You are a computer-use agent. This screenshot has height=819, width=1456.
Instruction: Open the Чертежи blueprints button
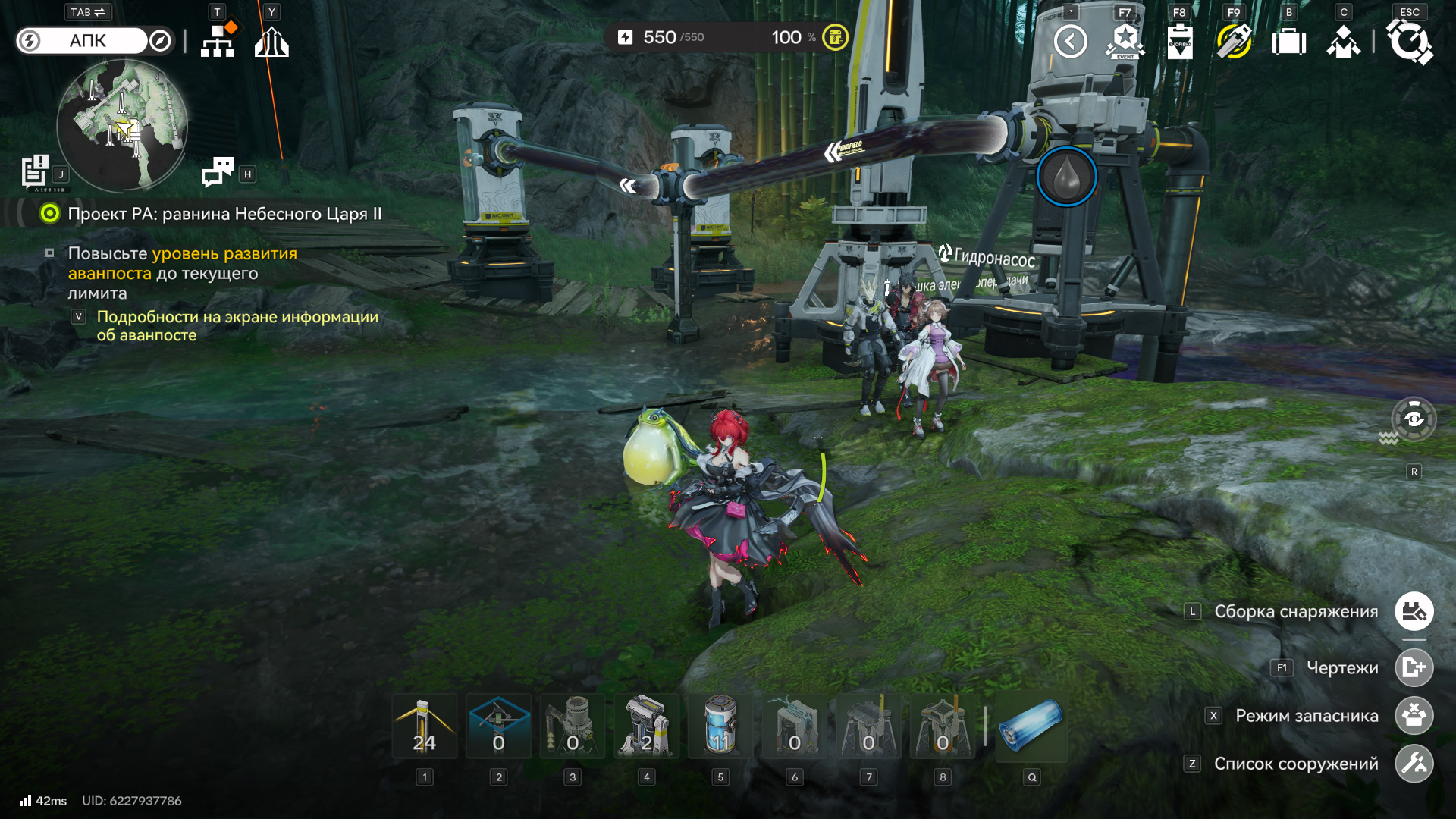point(1414,667)
